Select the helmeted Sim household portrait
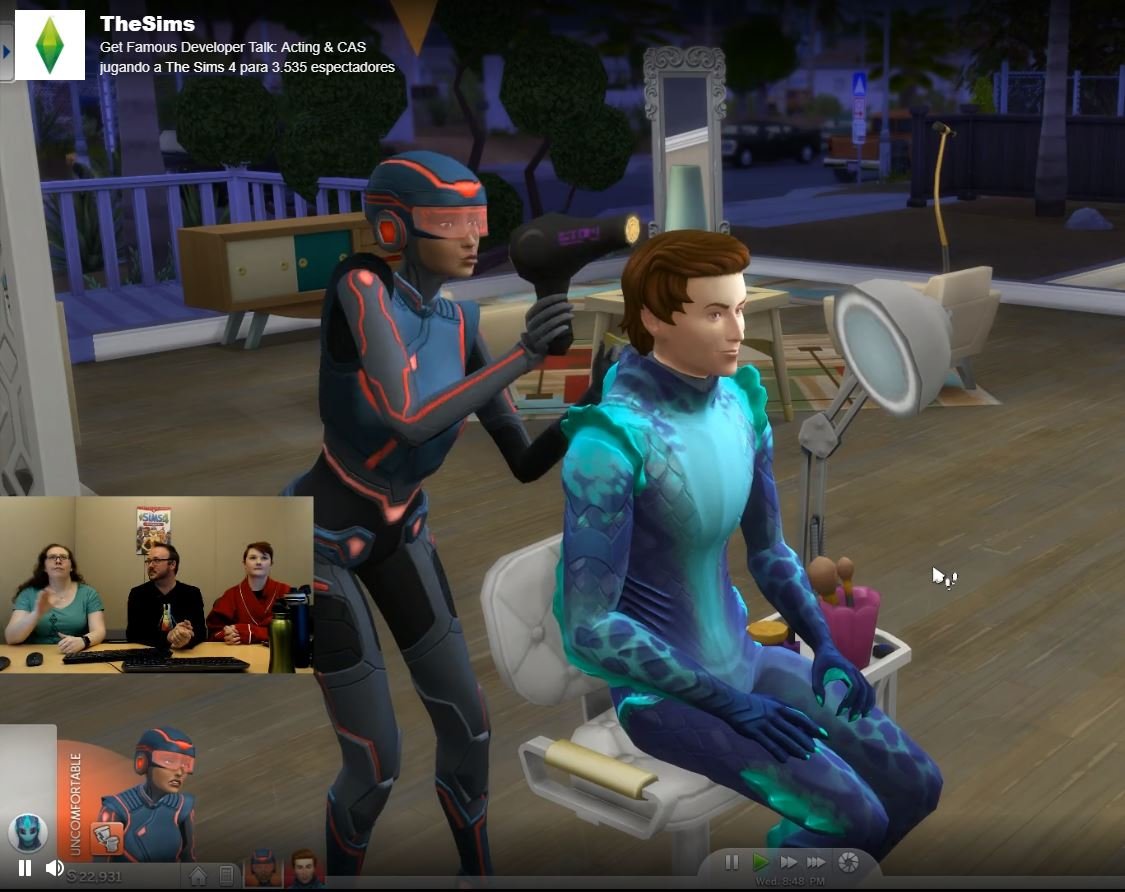The image size is (1125, 892). coord(263,868)
